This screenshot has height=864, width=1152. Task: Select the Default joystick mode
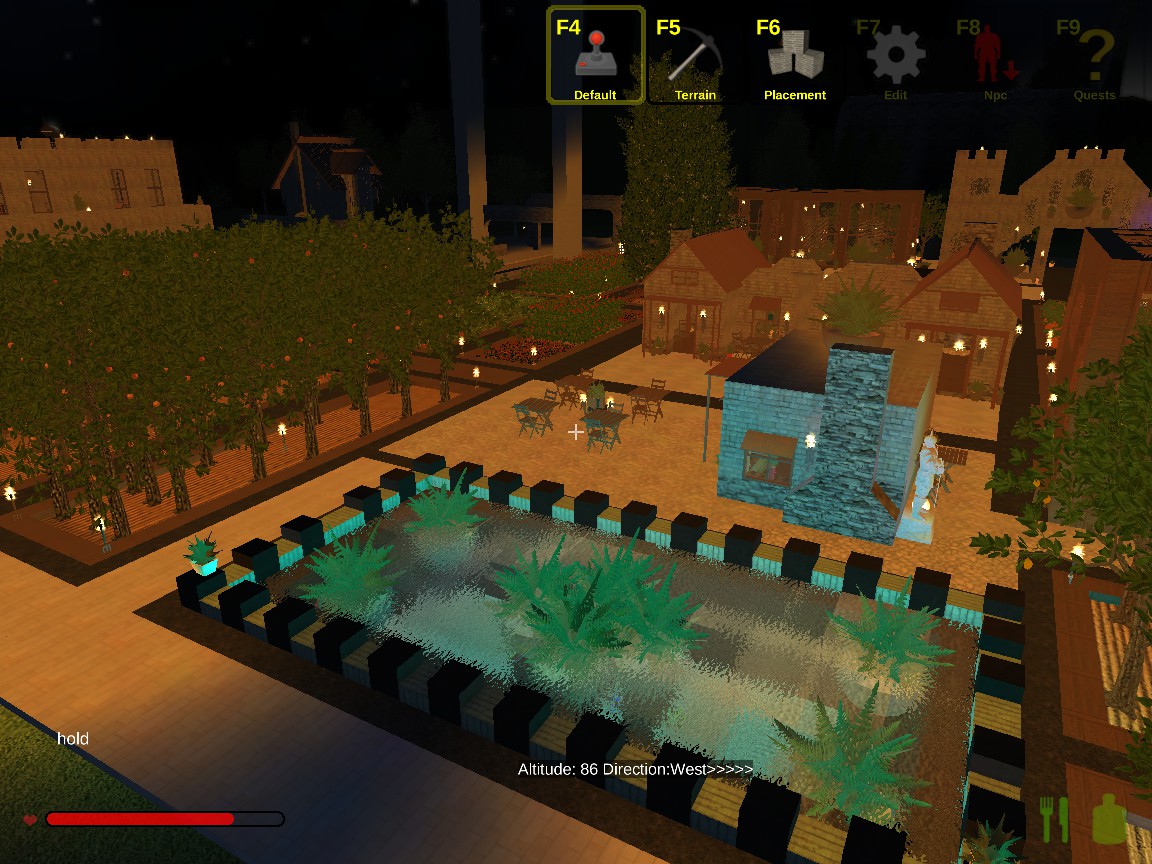pos(595,56)
